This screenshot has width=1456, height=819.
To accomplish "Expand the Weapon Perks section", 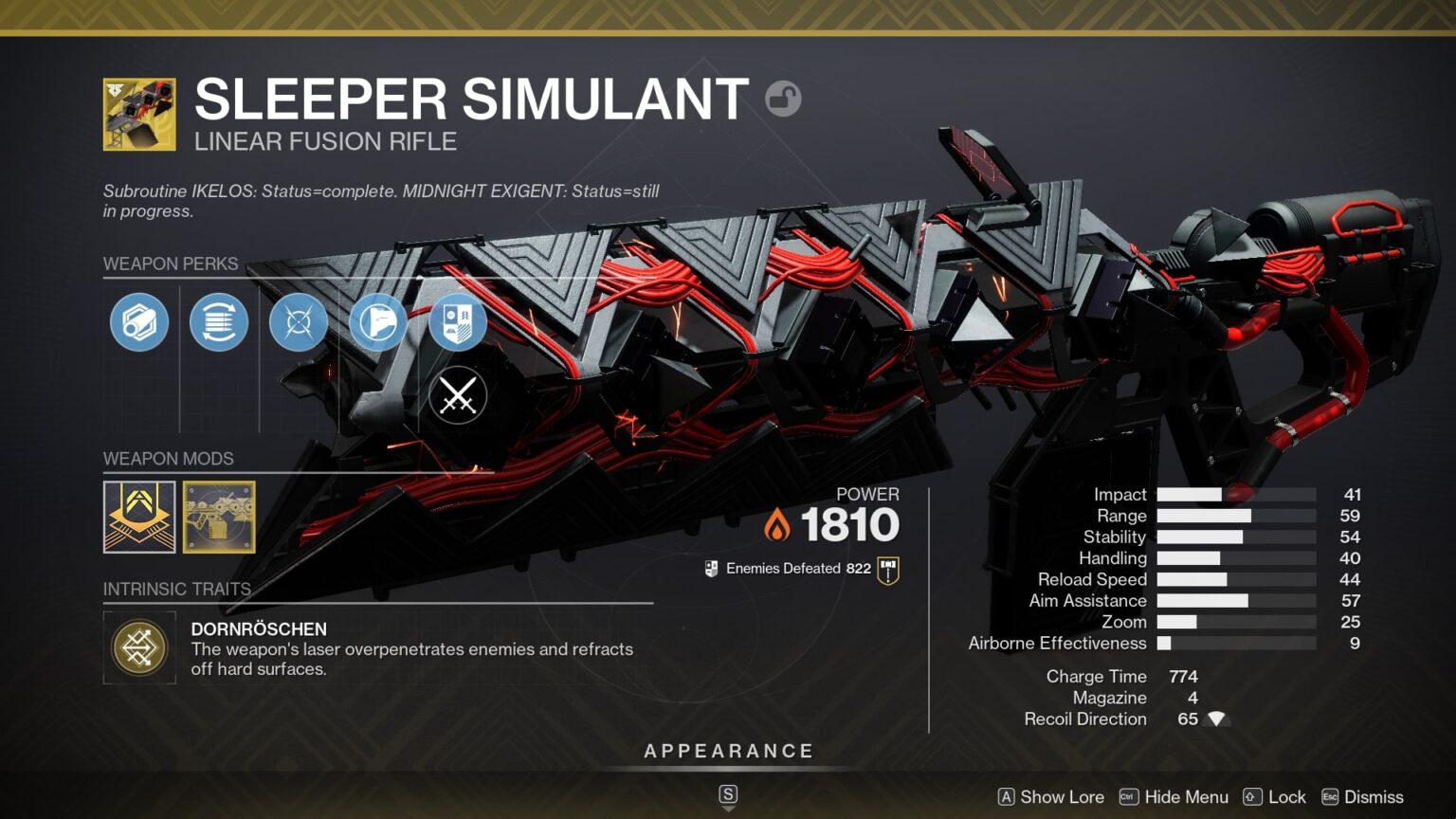I will pos(171,264).
